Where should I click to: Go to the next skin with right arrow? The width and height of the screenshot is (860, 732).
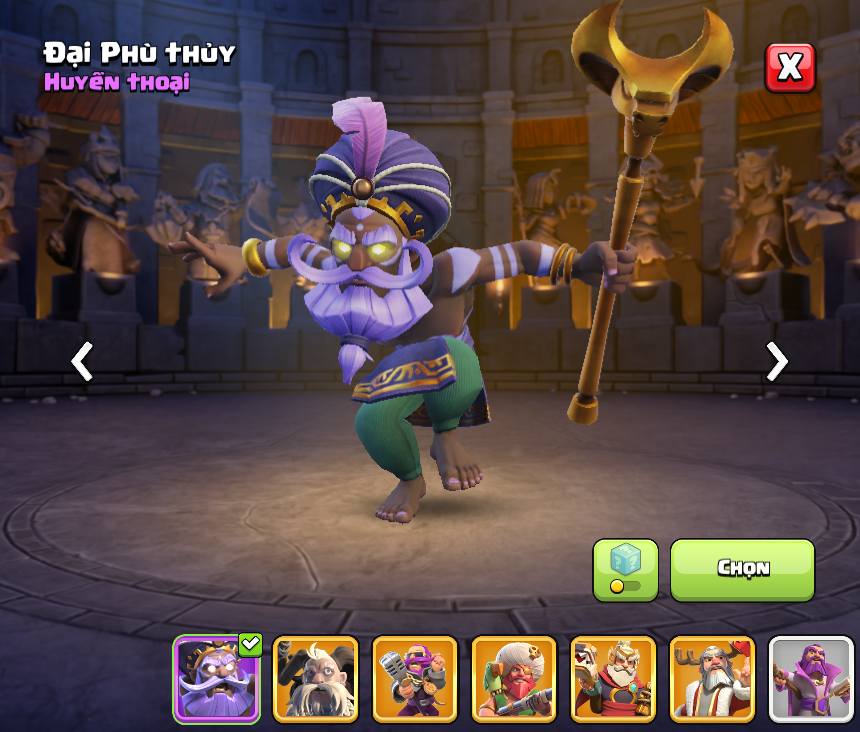(x=776, y=361)
